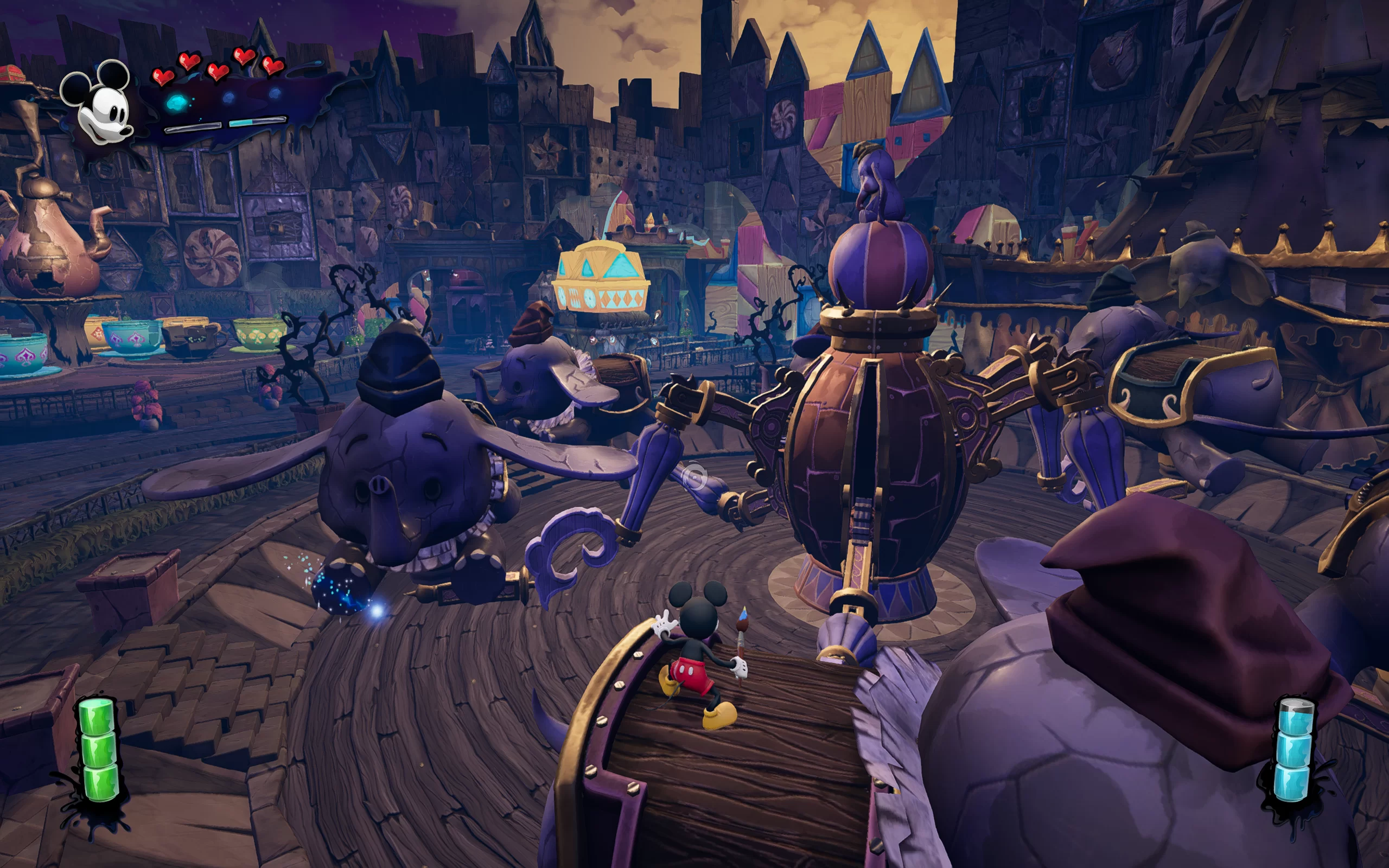Viewport: 1389px width, 868px height.
Task: Select the green thinner canister gauge
Action: click(98, 749)
